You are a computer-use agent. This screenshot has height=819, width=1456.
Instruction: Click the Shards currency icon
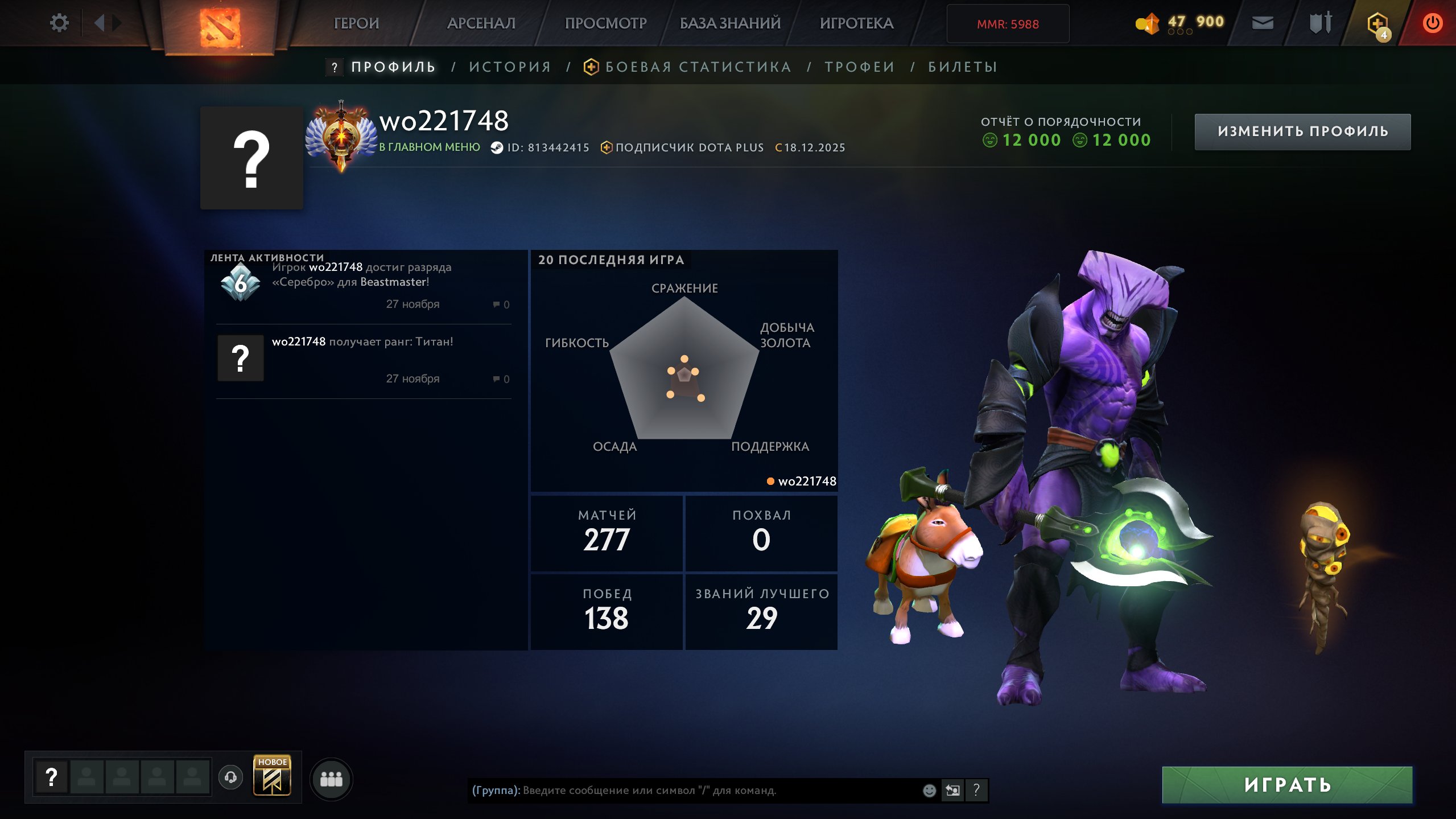tap(1148, 24)
